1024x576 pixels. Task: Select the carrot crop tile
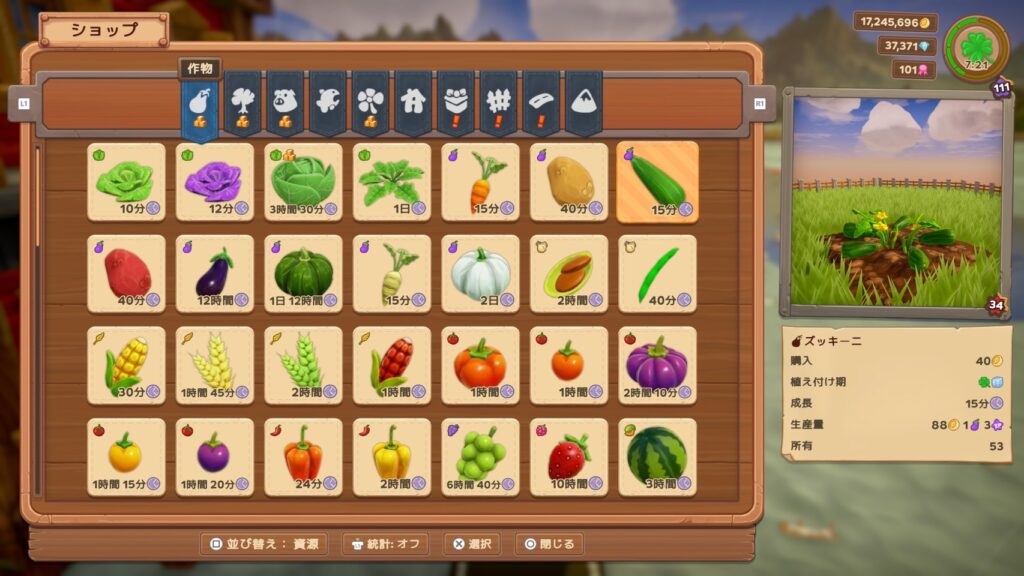point(480,181)
